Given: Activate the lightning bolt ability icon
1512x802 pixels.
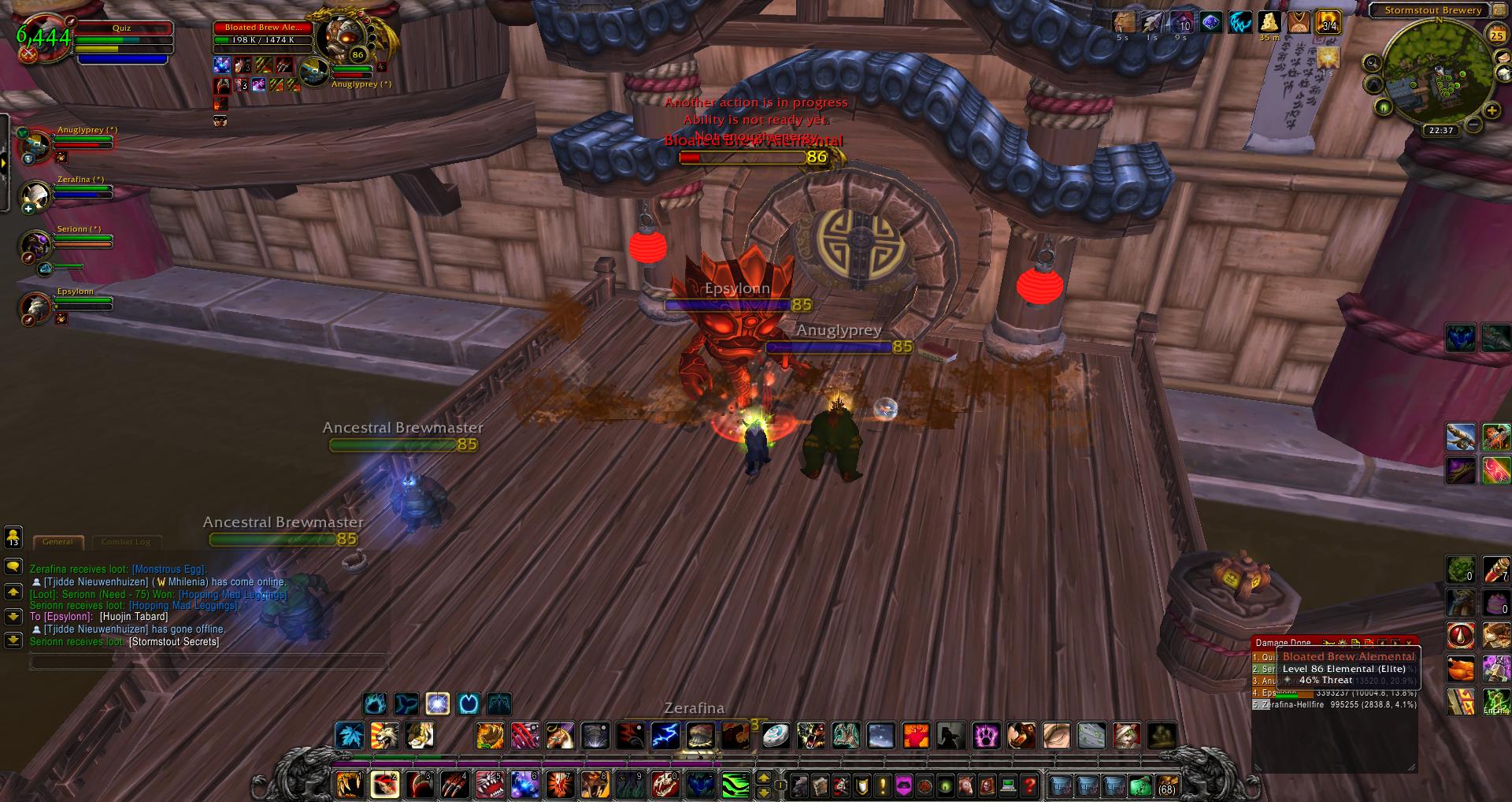Looking at the screenshot, I should pos(665,736).
